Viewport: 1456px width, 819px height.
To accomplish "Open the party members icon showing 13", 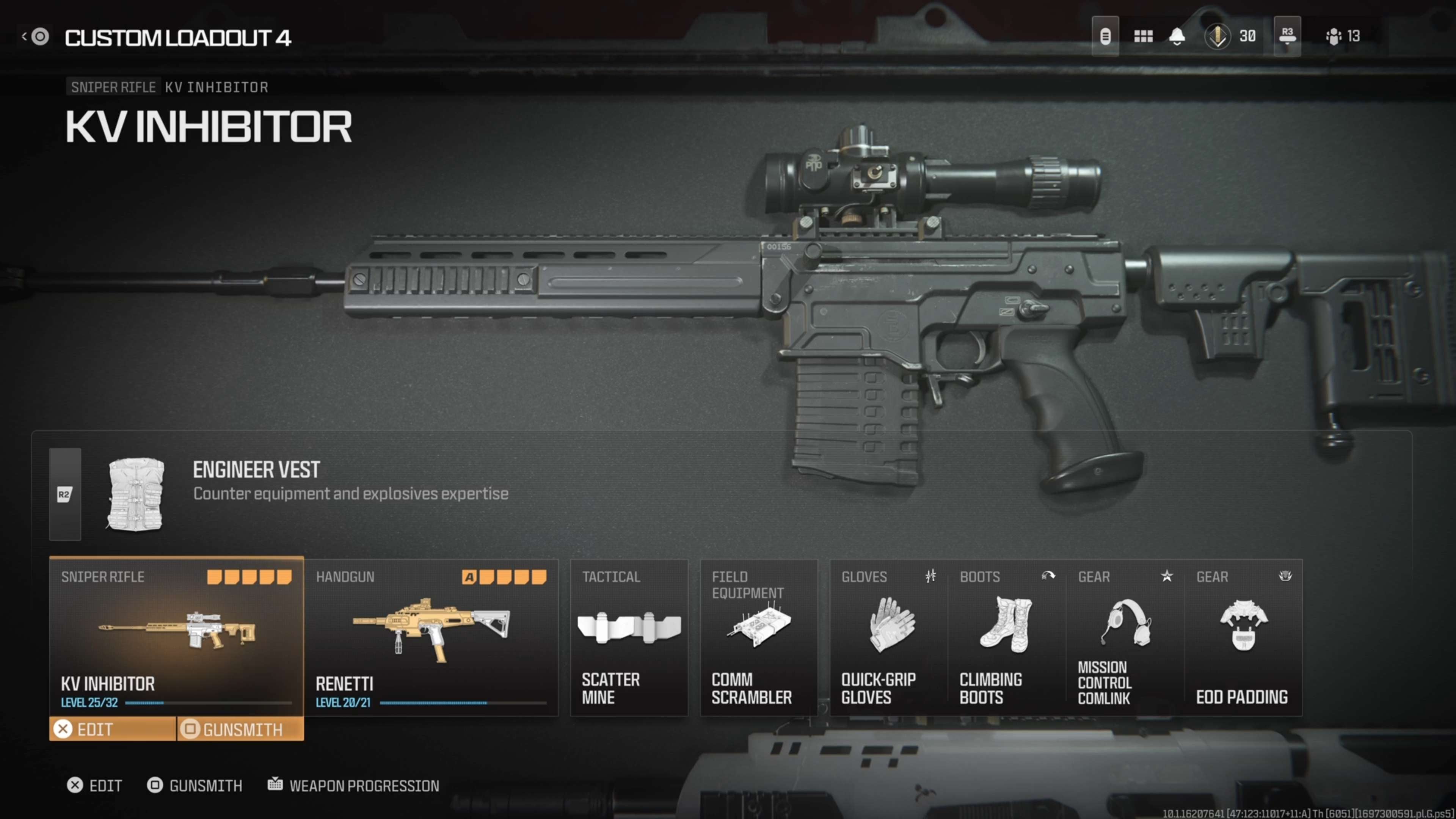I will coord(1342,37).
